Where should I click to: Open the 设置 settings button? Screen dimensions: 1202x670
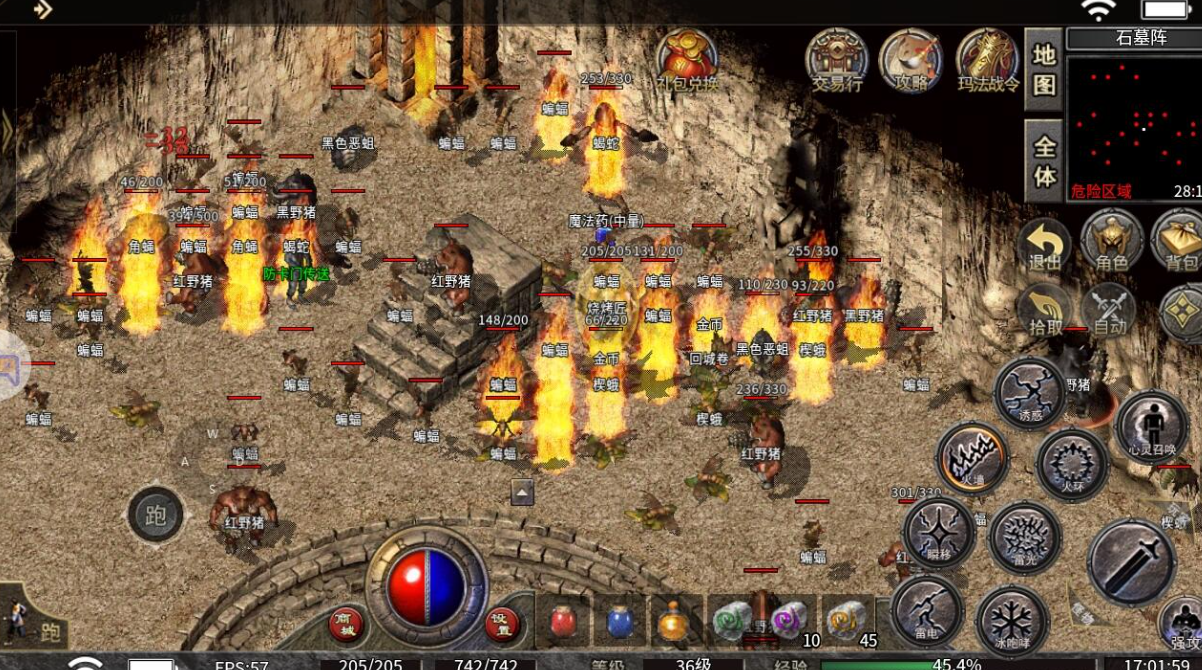click(503, 624)
